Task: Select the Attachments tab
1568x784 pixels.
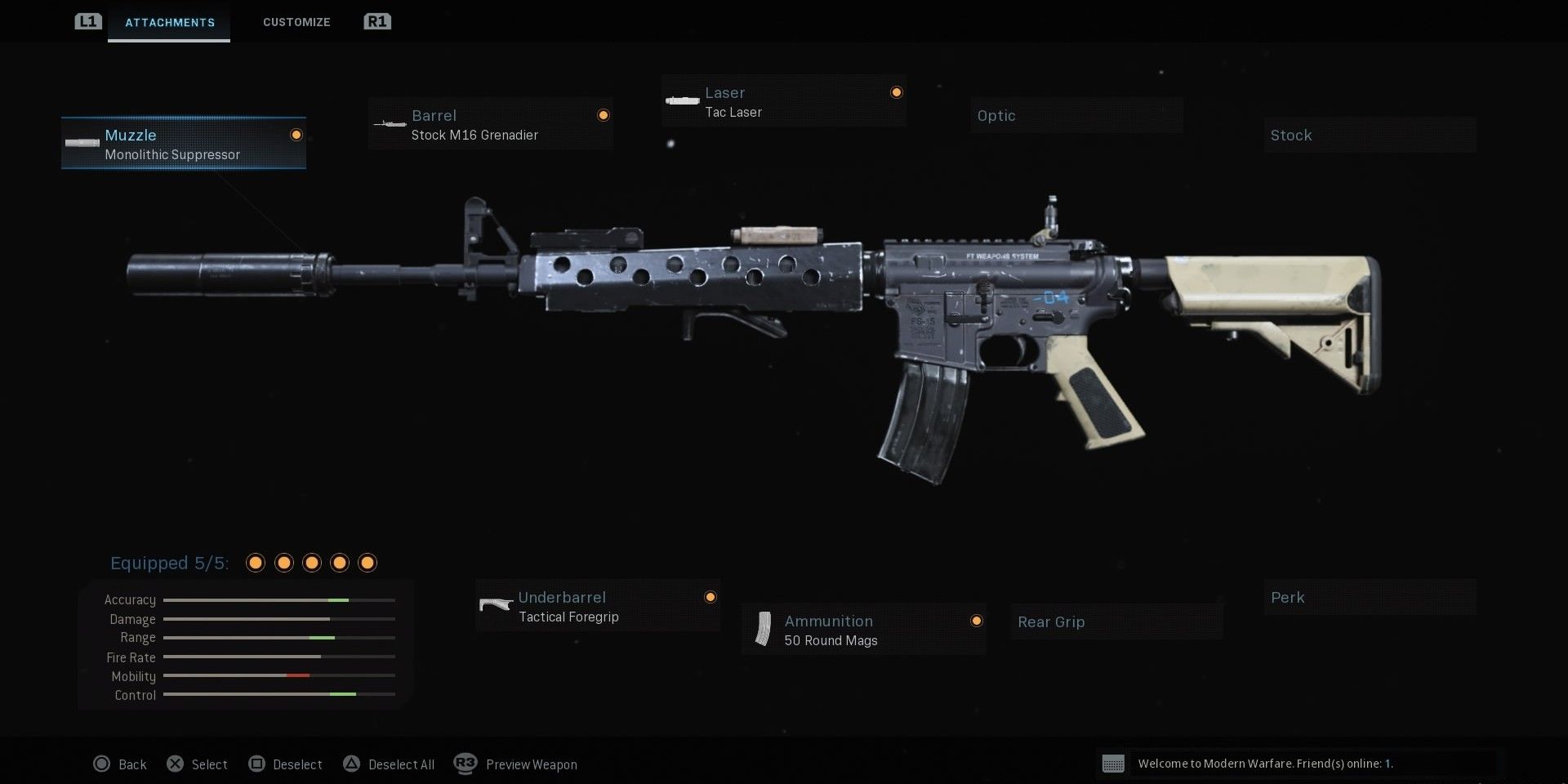Action: point(169,22)
